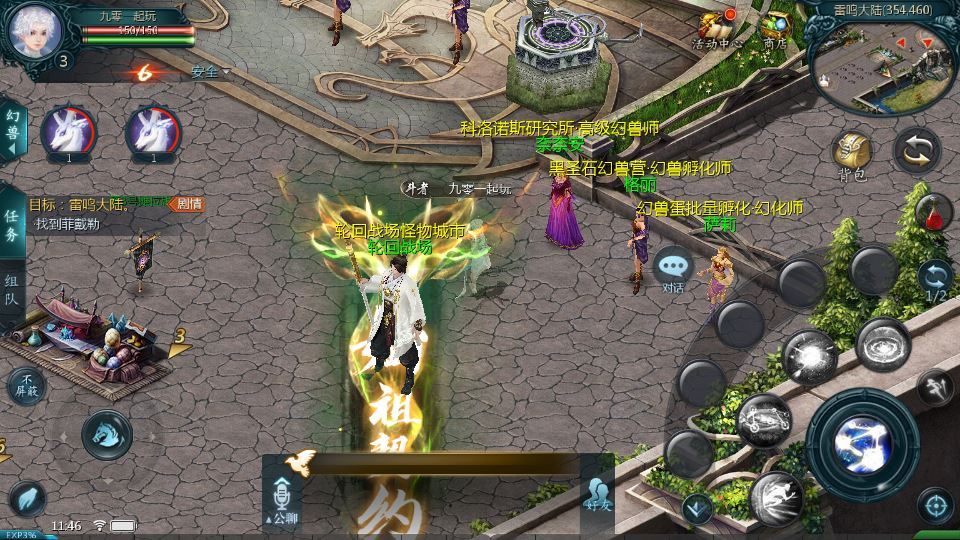Activate the running figure dash skill
The height and width of the screenshot is (540, 960).
(x=777, y=495)
